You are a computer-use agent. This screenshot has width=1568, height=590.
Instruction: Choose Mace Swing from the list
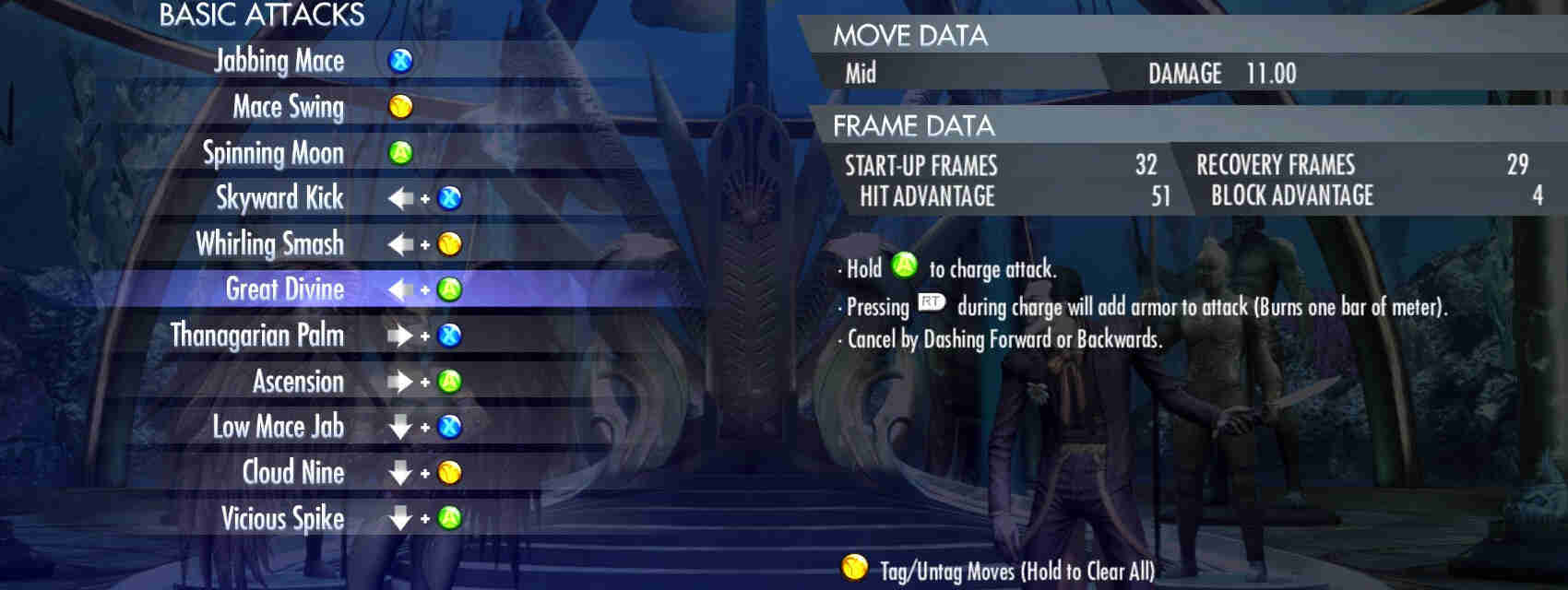click(x=288, y=107)
